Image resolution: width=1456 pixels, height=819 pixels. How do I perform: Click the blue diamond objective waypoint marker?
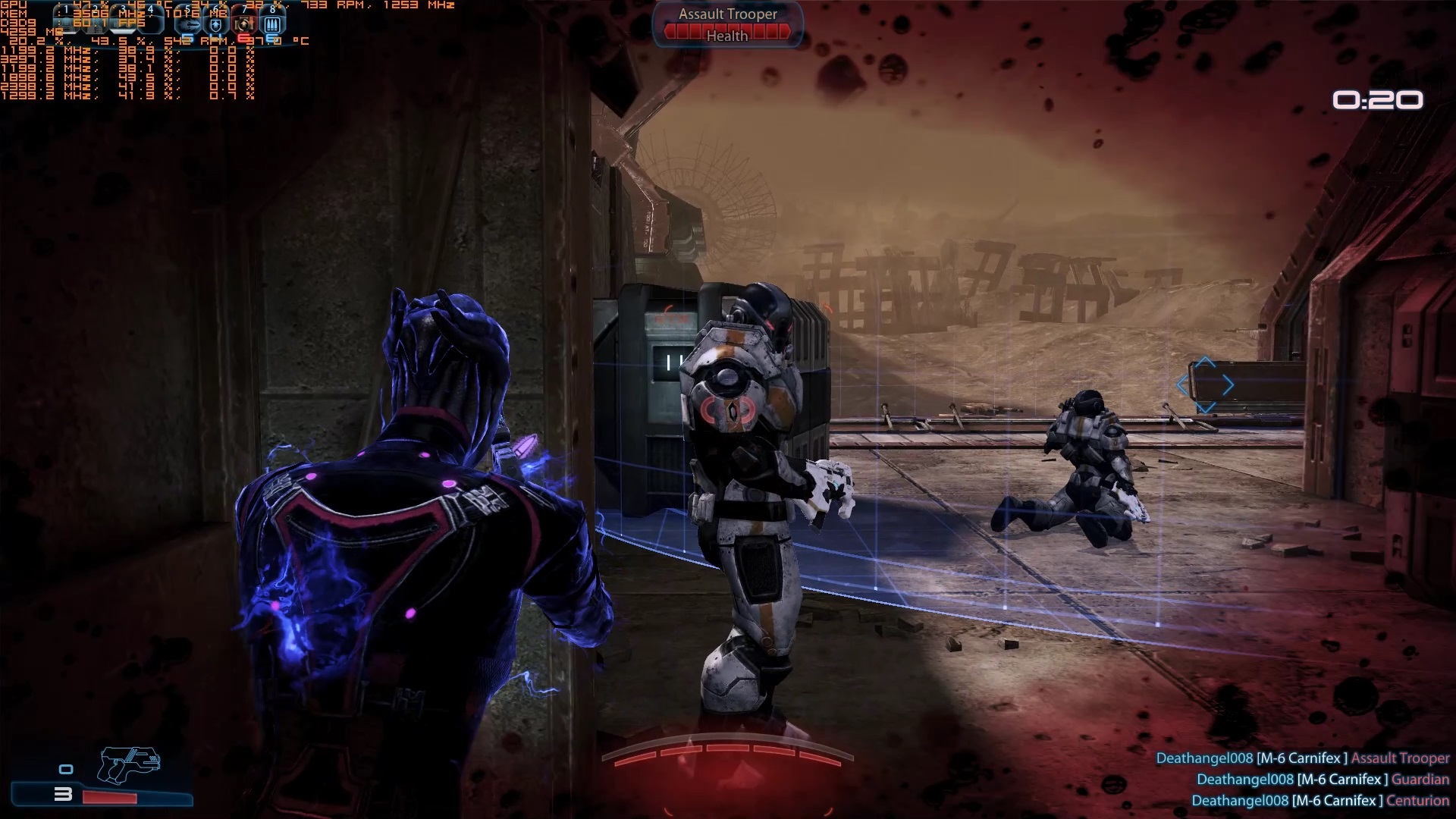click(x=1206, y=386)
